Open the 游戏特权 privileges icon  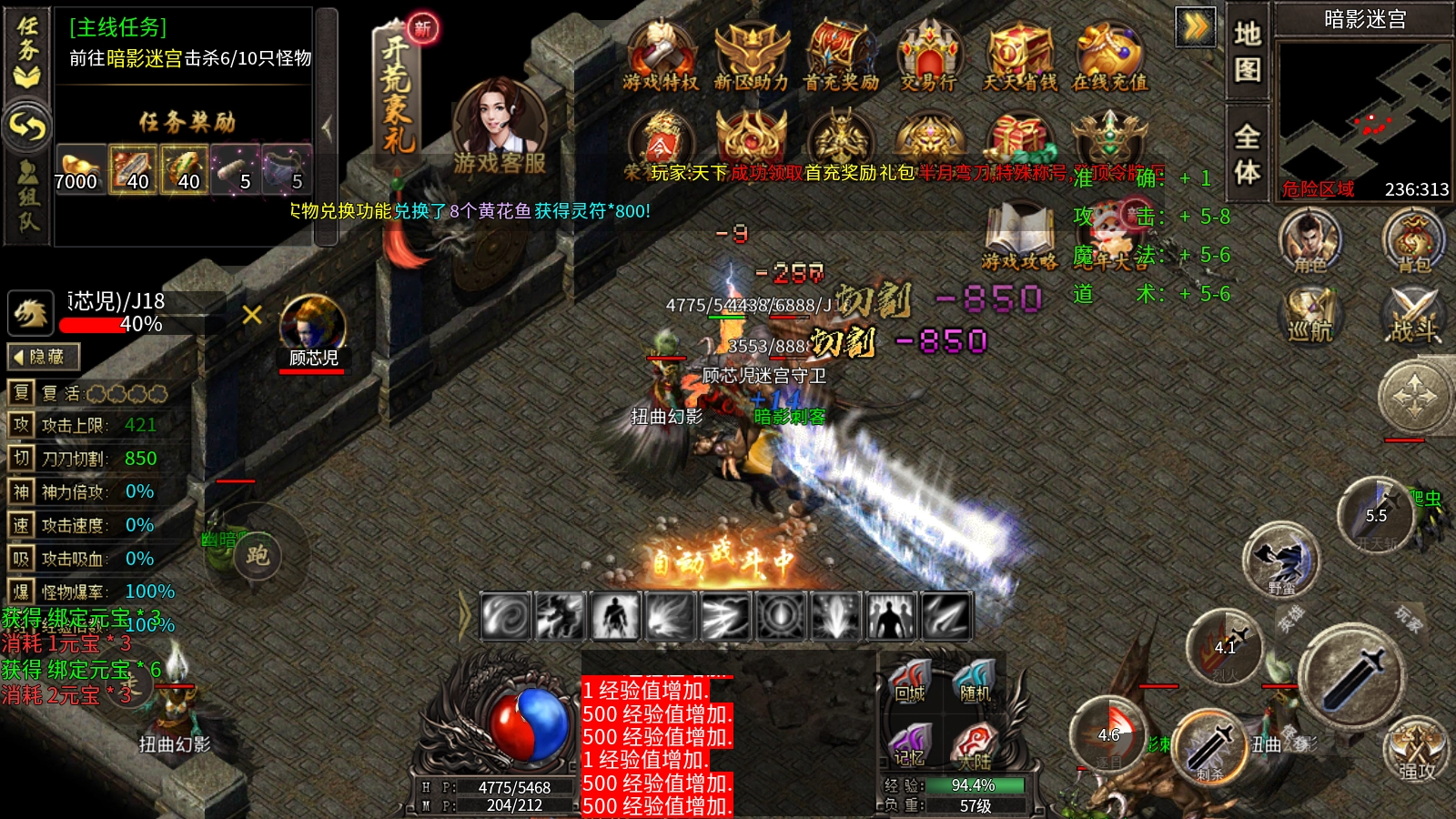(x=661, y=55)
